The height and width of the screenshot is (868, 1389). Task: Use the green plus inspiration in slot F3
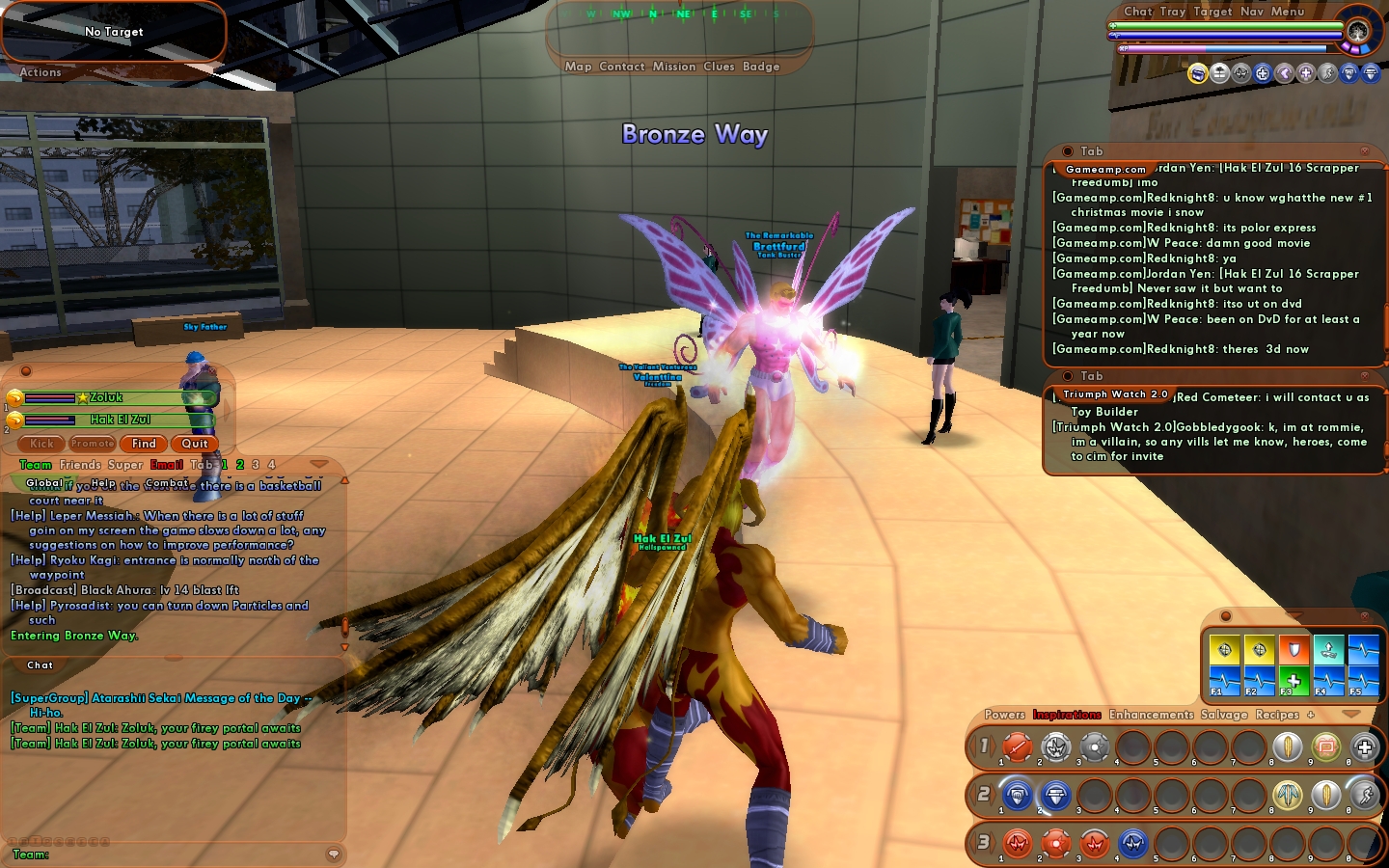1294,680
